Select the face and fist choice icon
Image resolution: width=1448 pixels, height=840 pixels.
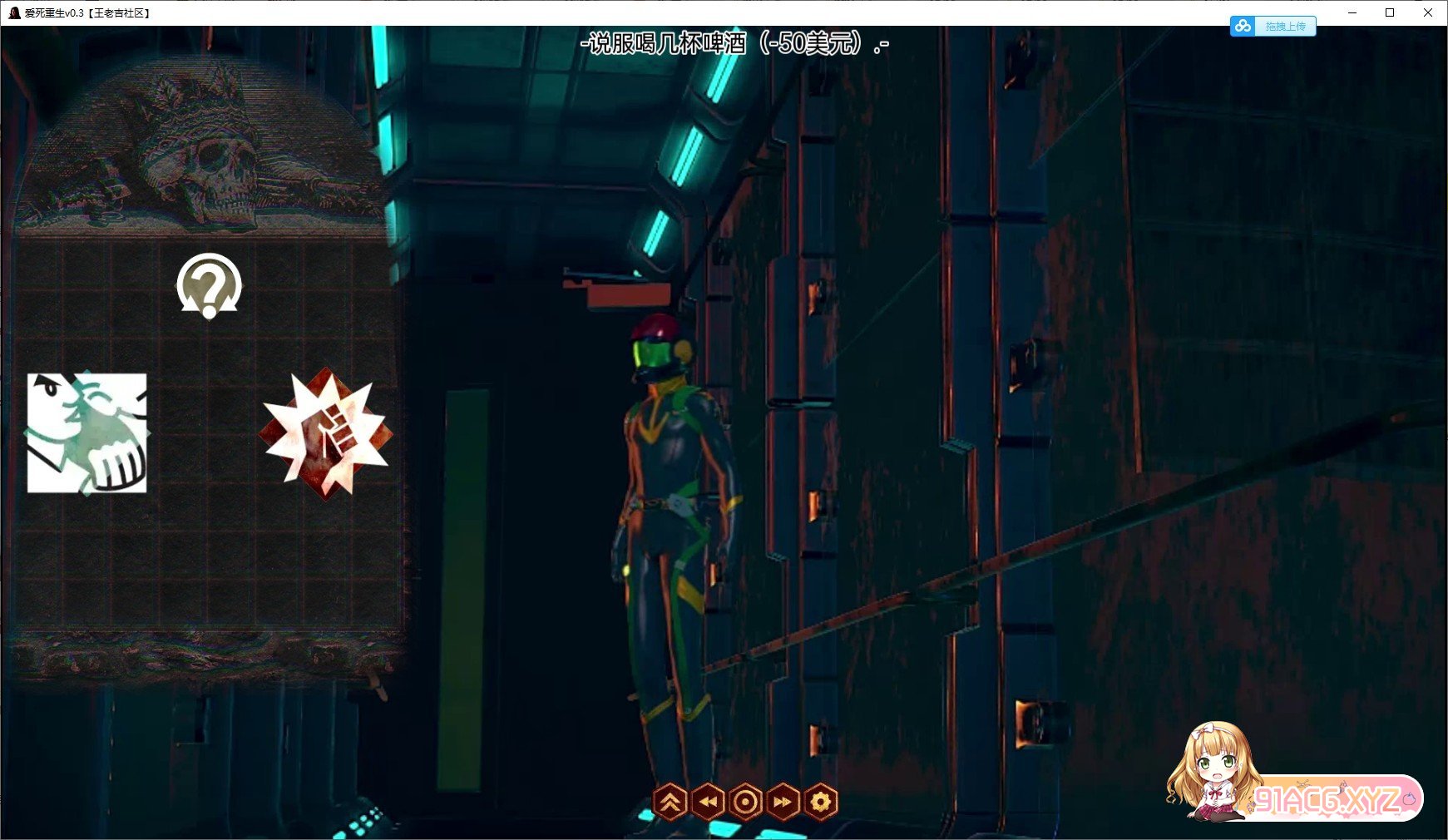tap(87, 432)
